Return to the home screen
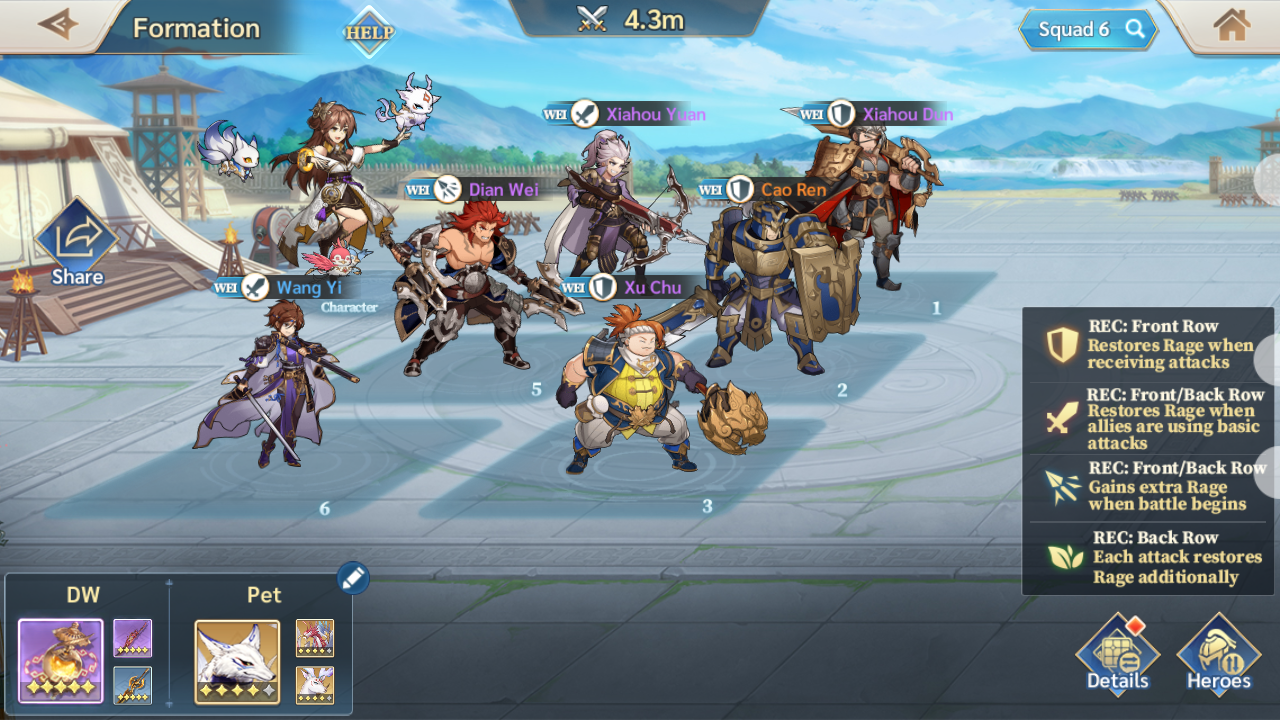1280x720 pixels. (1231, 26)
